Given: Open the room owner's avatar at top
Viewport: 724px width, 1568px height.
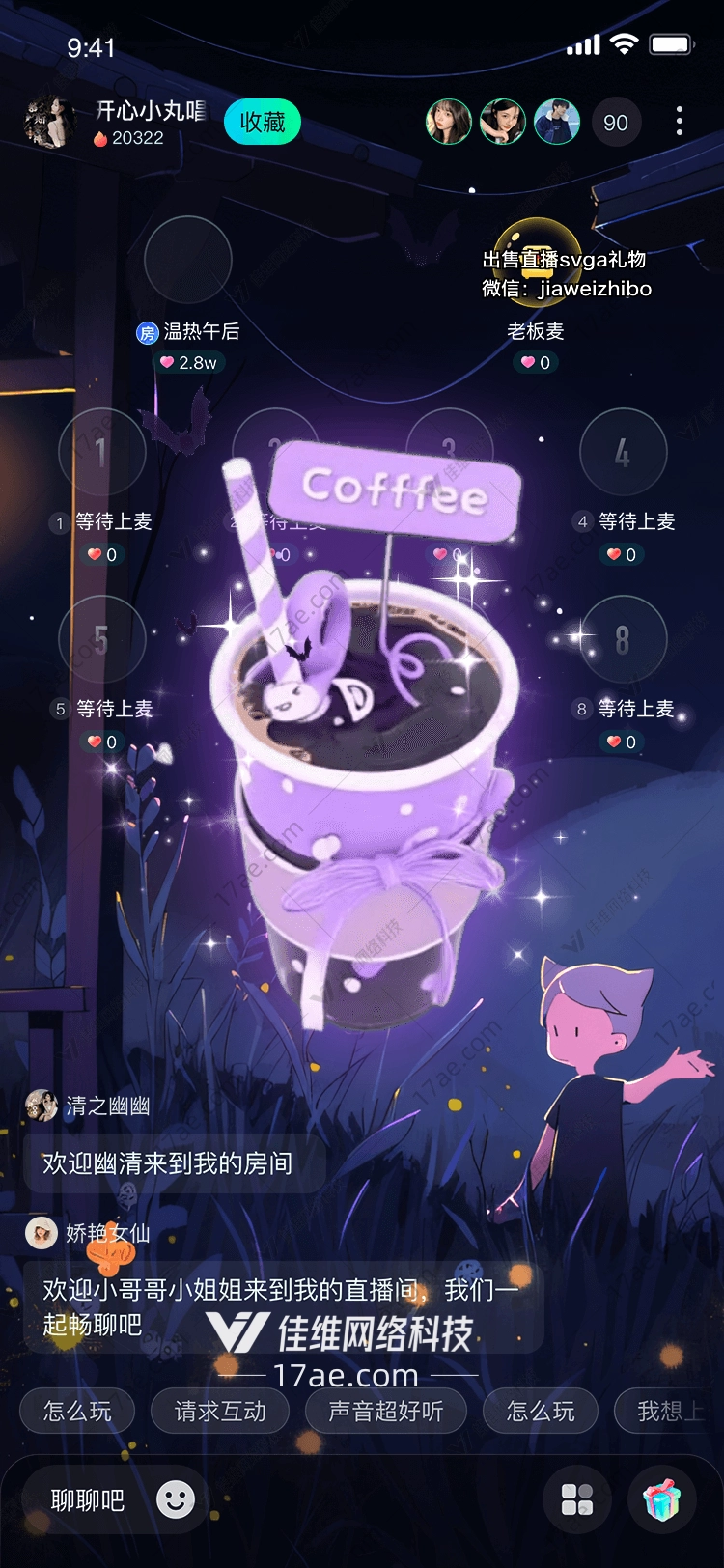Looking at the screenshot, I should pos(48,123).
